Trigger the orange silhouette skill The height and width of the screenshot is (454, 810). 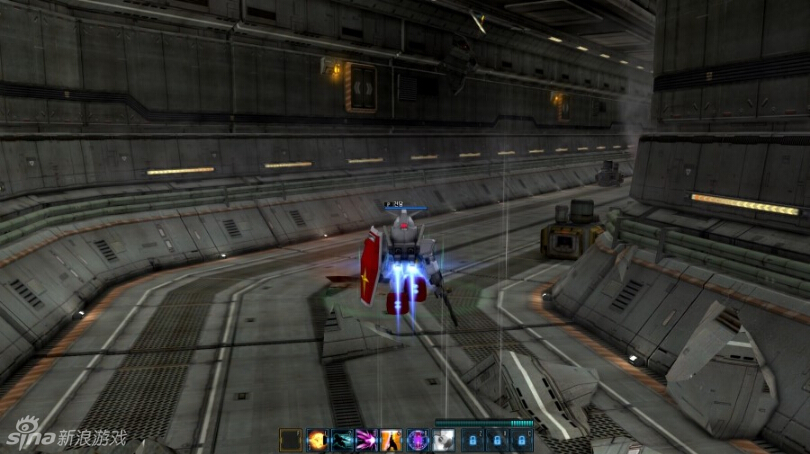(393, 439)
